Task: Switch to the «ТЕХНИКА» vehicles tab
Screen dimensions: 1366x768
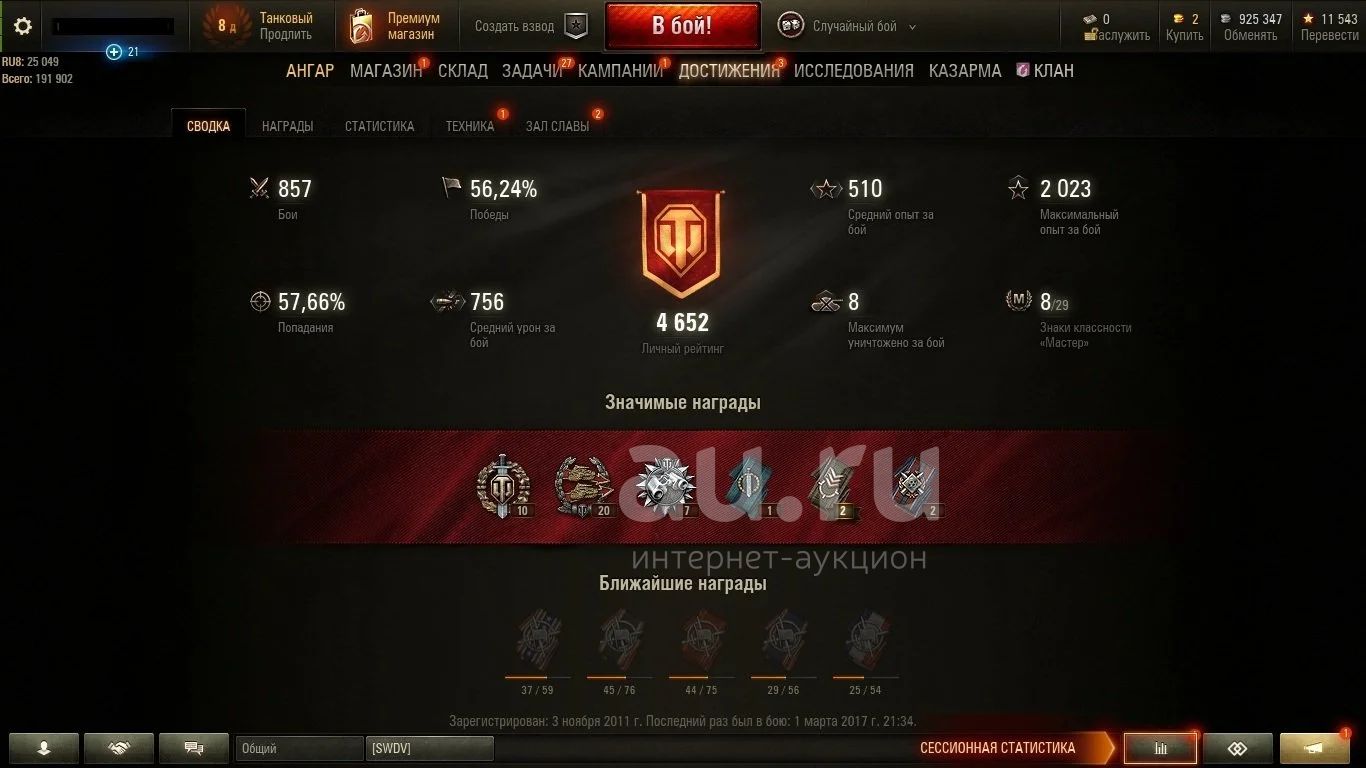Action: pos(470,126)
